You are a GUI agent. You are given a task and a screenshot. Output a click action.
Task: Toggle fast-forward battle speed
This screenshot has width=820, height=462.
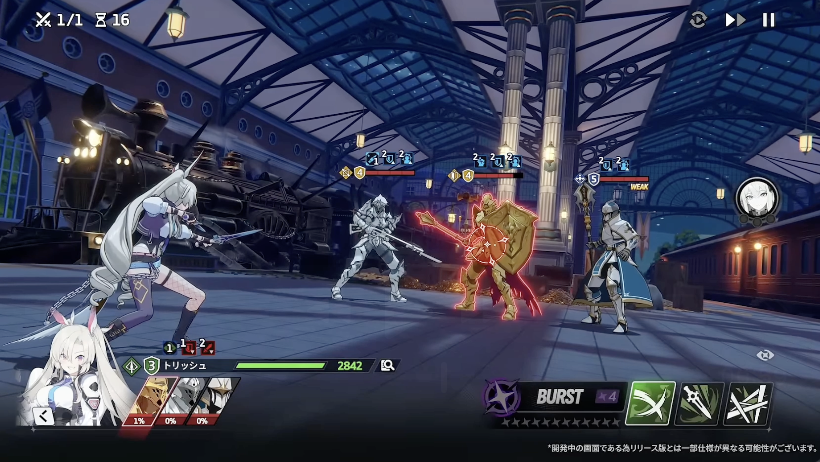click(735, 20)
